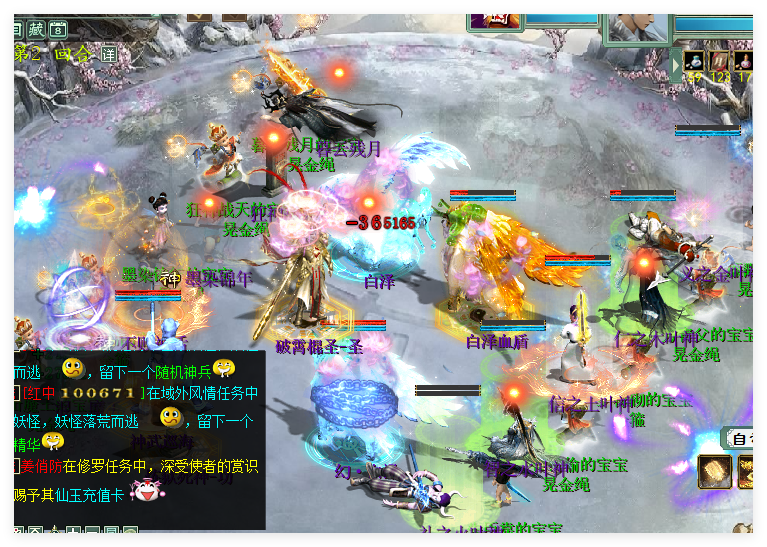Viewport: 767px width, 547px height.
Task: Select the grey-haired character portrait
Action: click(633, 25)
